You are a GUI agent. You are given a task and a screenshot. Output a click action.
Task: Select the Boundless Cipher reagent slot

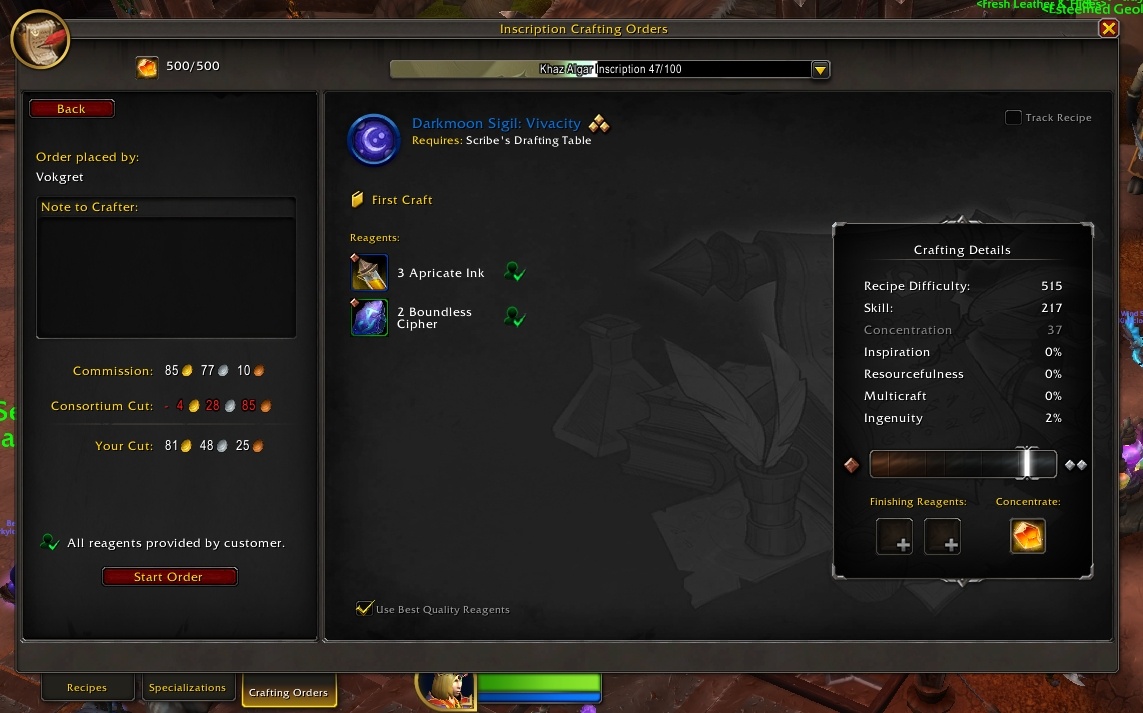click(x=369, y=318)
